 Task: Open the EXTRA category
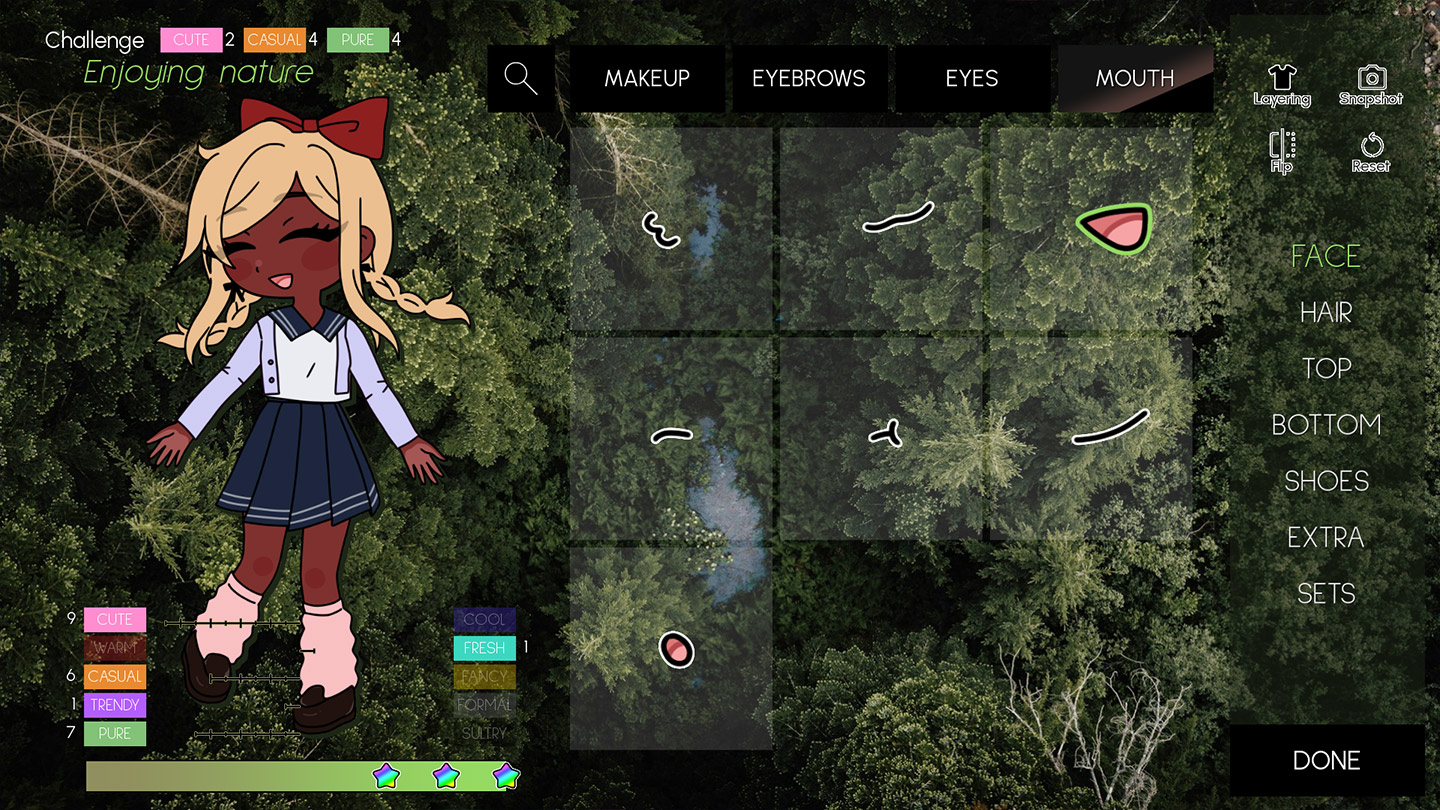(x=1326, y=537)
